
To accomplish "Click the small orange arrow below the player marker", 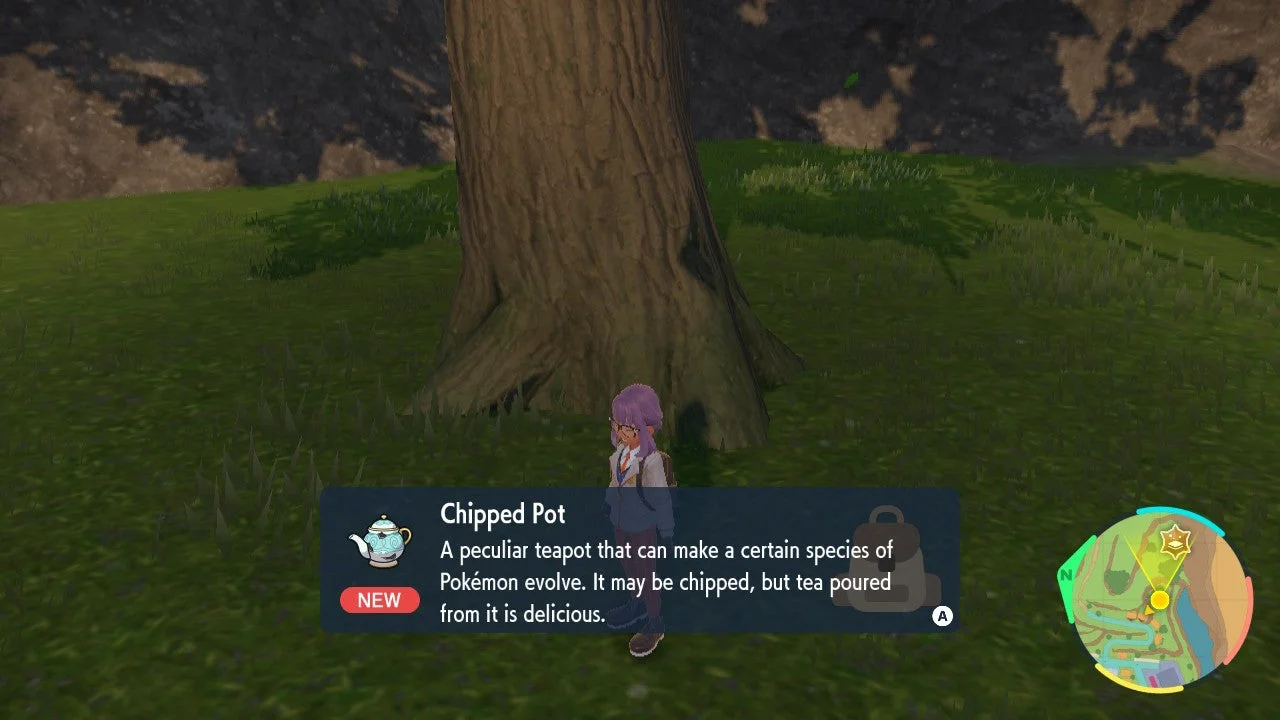I will coord(1150,612).
